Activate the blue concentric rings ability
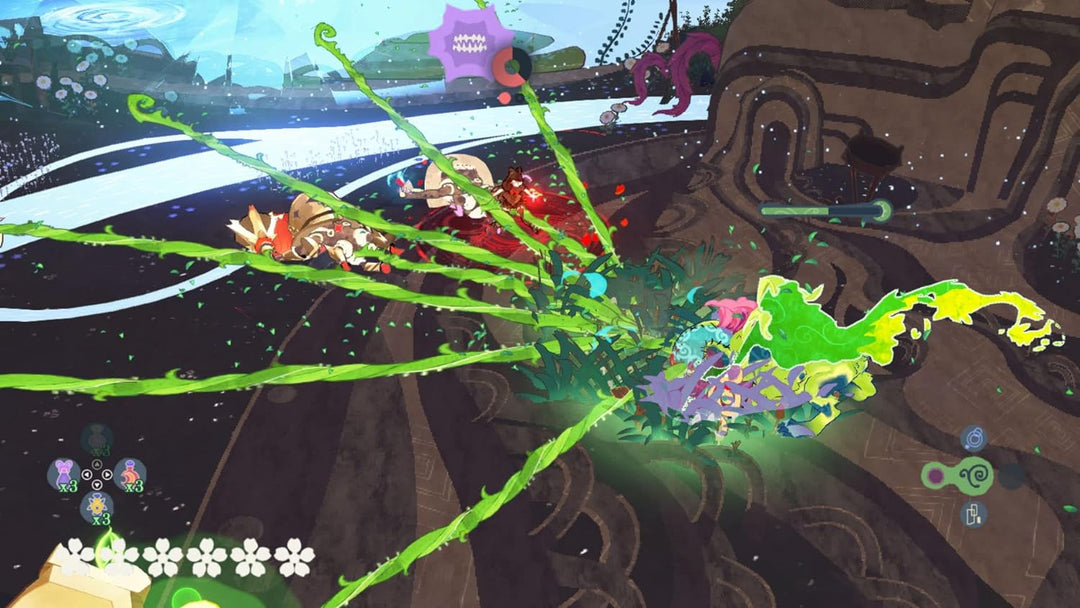Screen dimensions: 1080x608 [973, 438]
